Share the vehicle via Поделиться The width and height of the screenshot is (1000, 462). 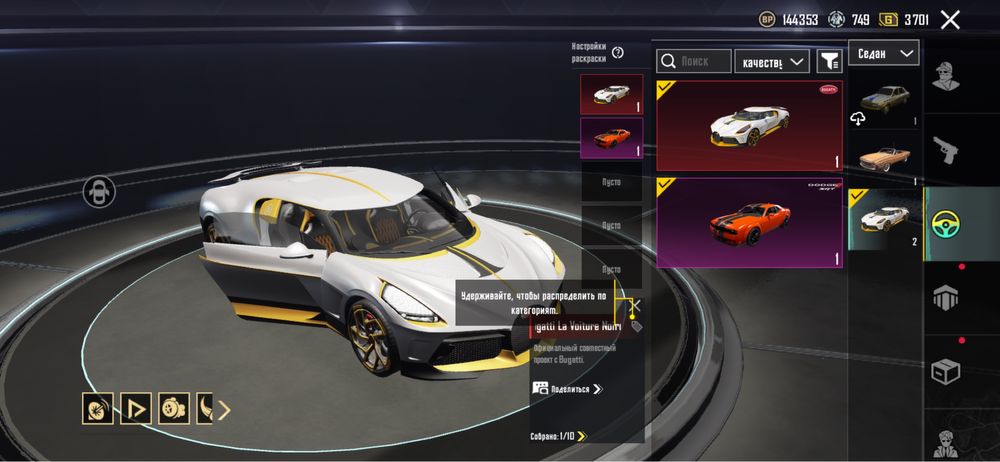pos(568,388)
